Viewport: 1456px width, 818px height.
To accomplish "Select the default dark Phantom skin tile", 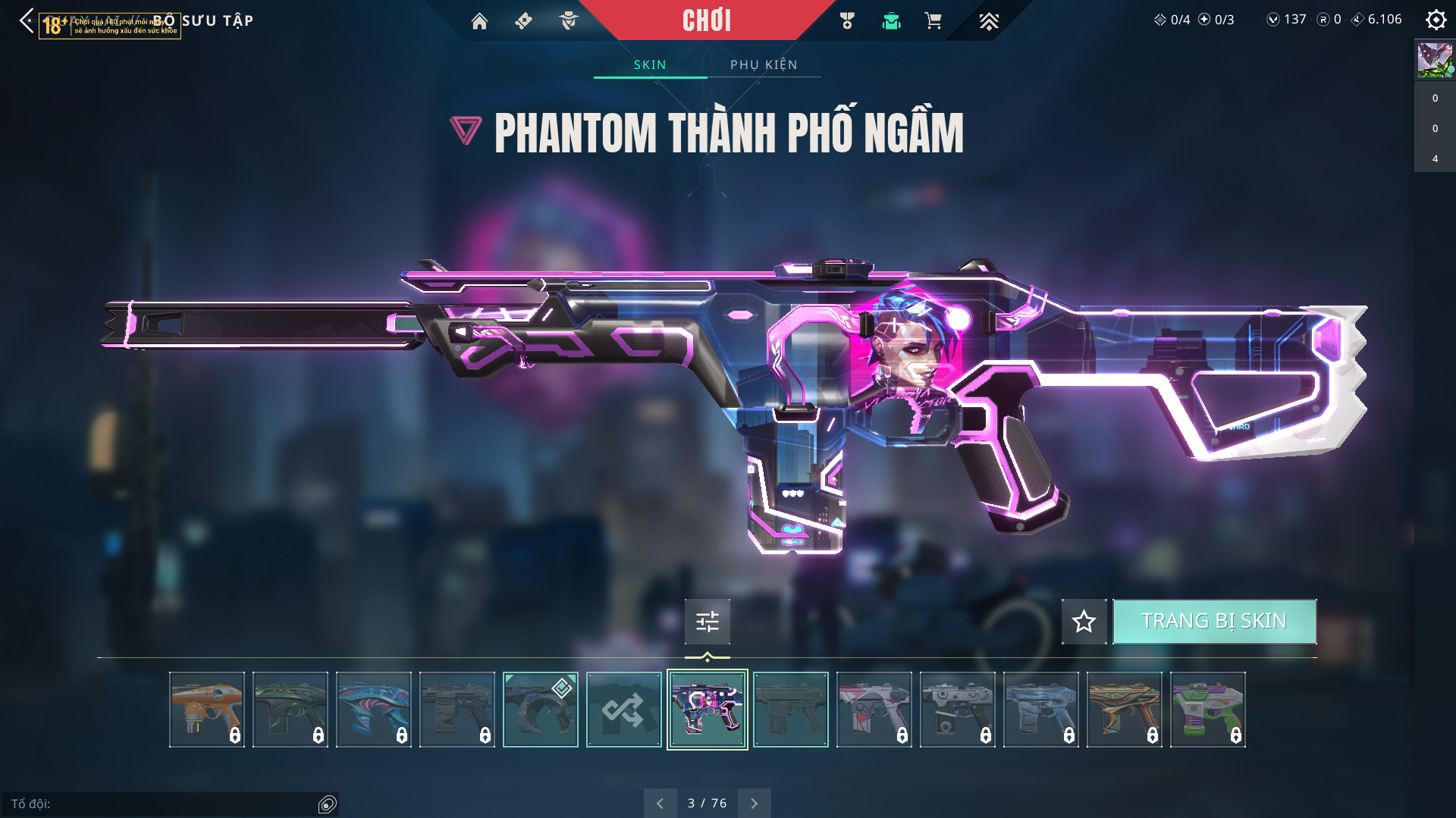I will point(790,710).
